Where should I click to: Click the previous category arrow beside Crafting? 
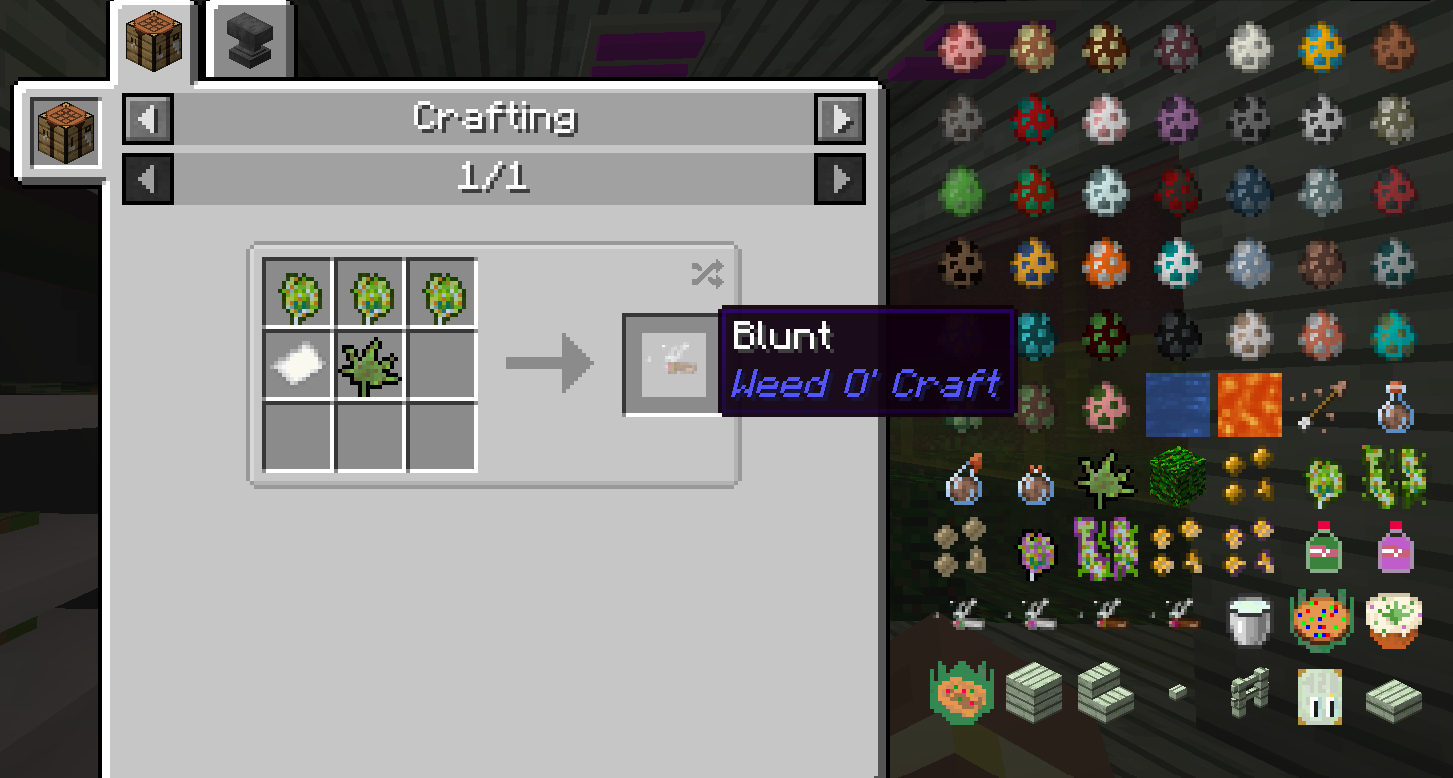148,119
